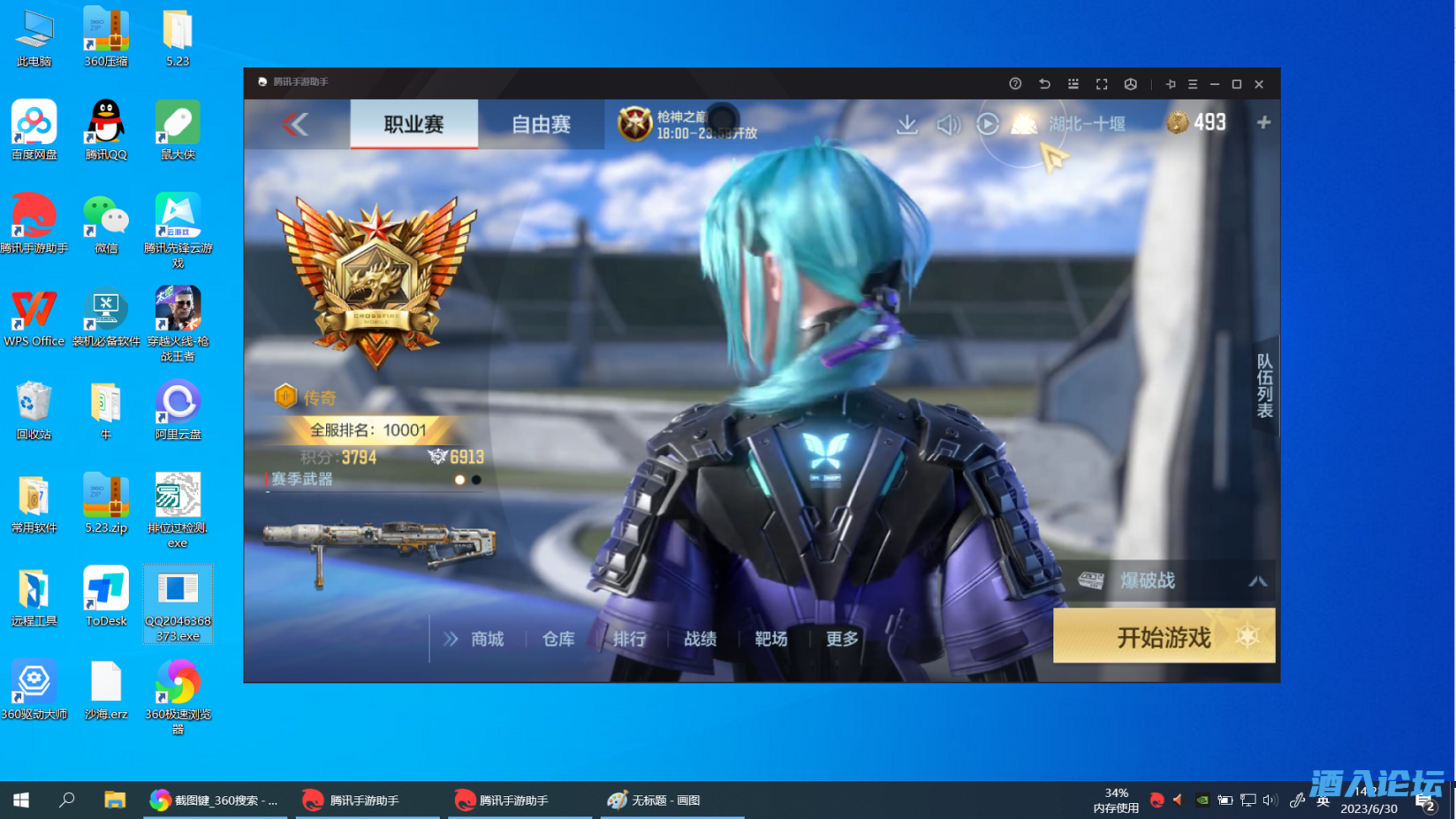Show the 排行 rankings

click(629, 640)
